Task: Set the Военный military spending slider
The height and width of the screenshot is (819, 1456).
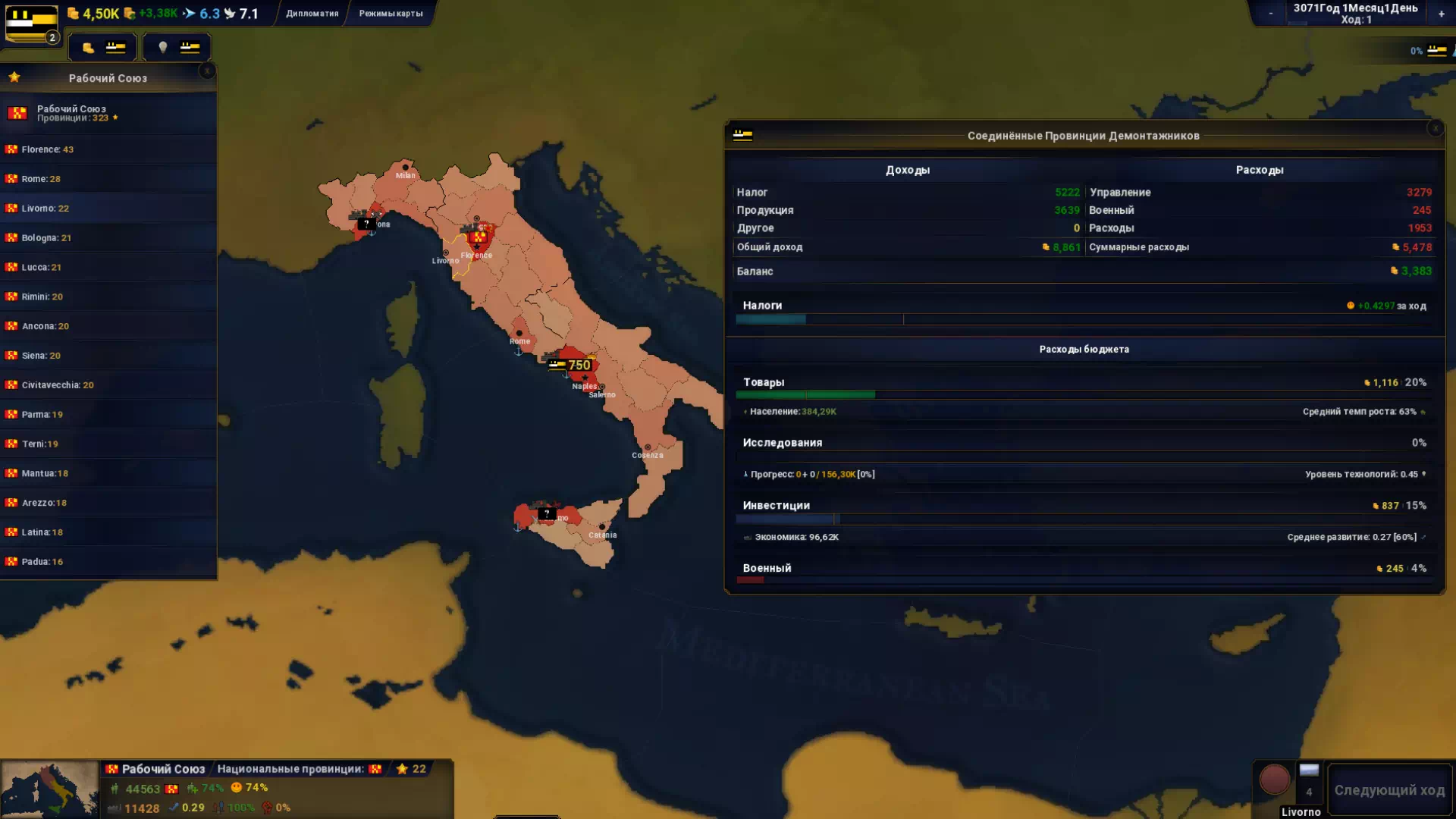Action: tap(764, 580)
